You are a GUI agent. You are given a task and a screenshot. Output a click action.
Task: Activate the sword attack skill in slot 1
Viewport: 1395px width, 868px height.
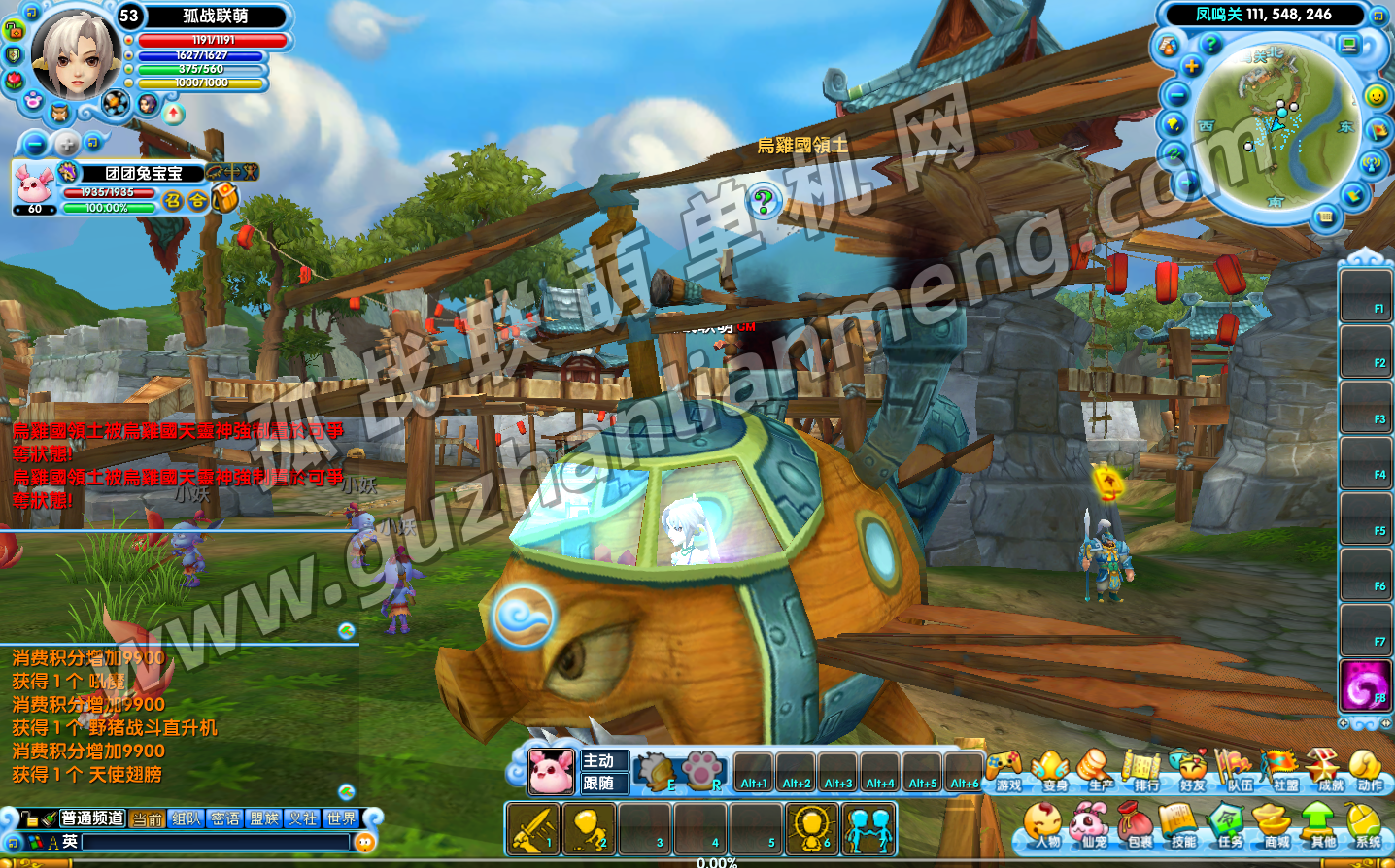tap(532, 828)
